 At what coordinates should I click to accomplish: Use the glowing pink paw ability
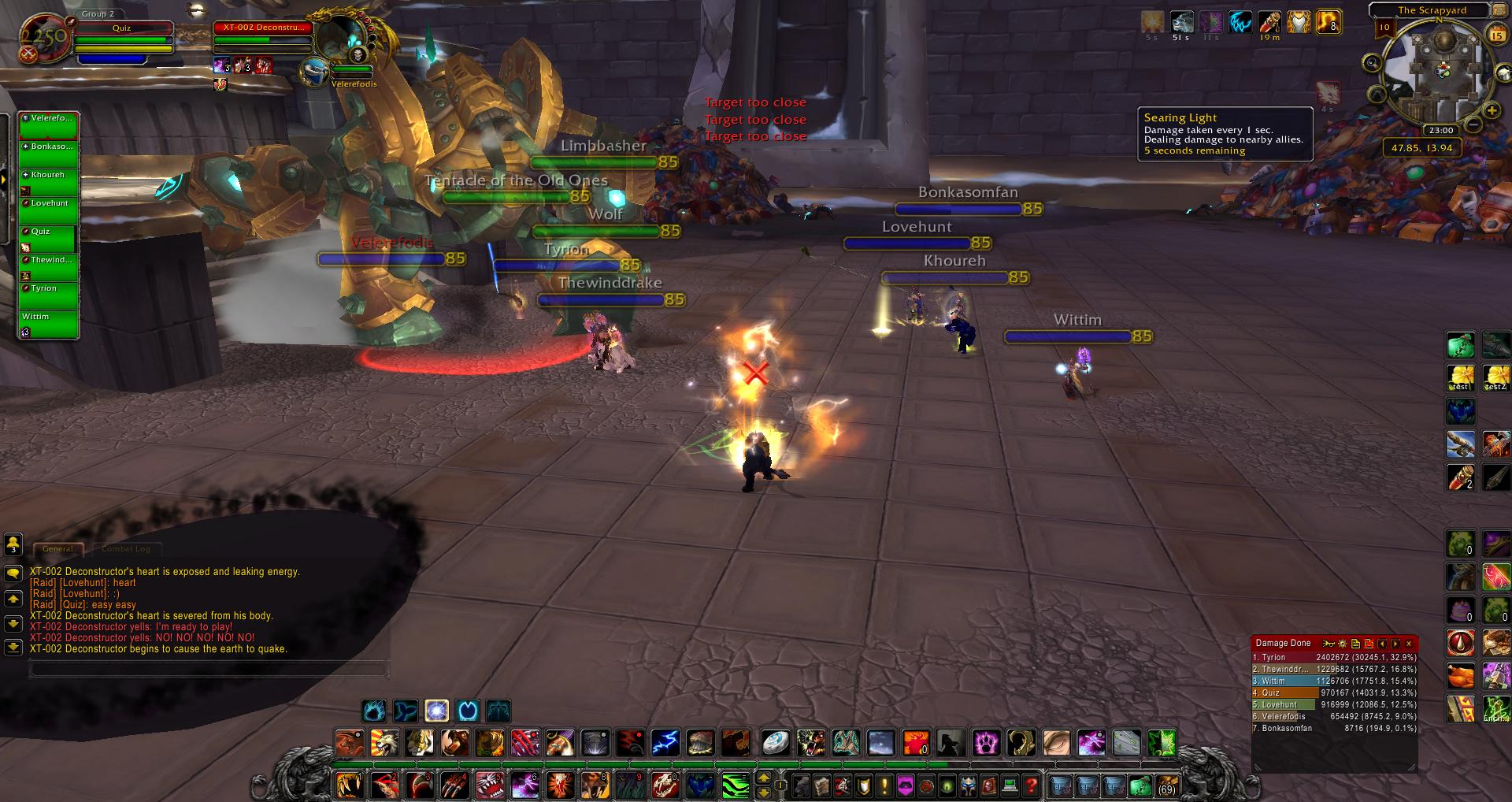[986, 743]
